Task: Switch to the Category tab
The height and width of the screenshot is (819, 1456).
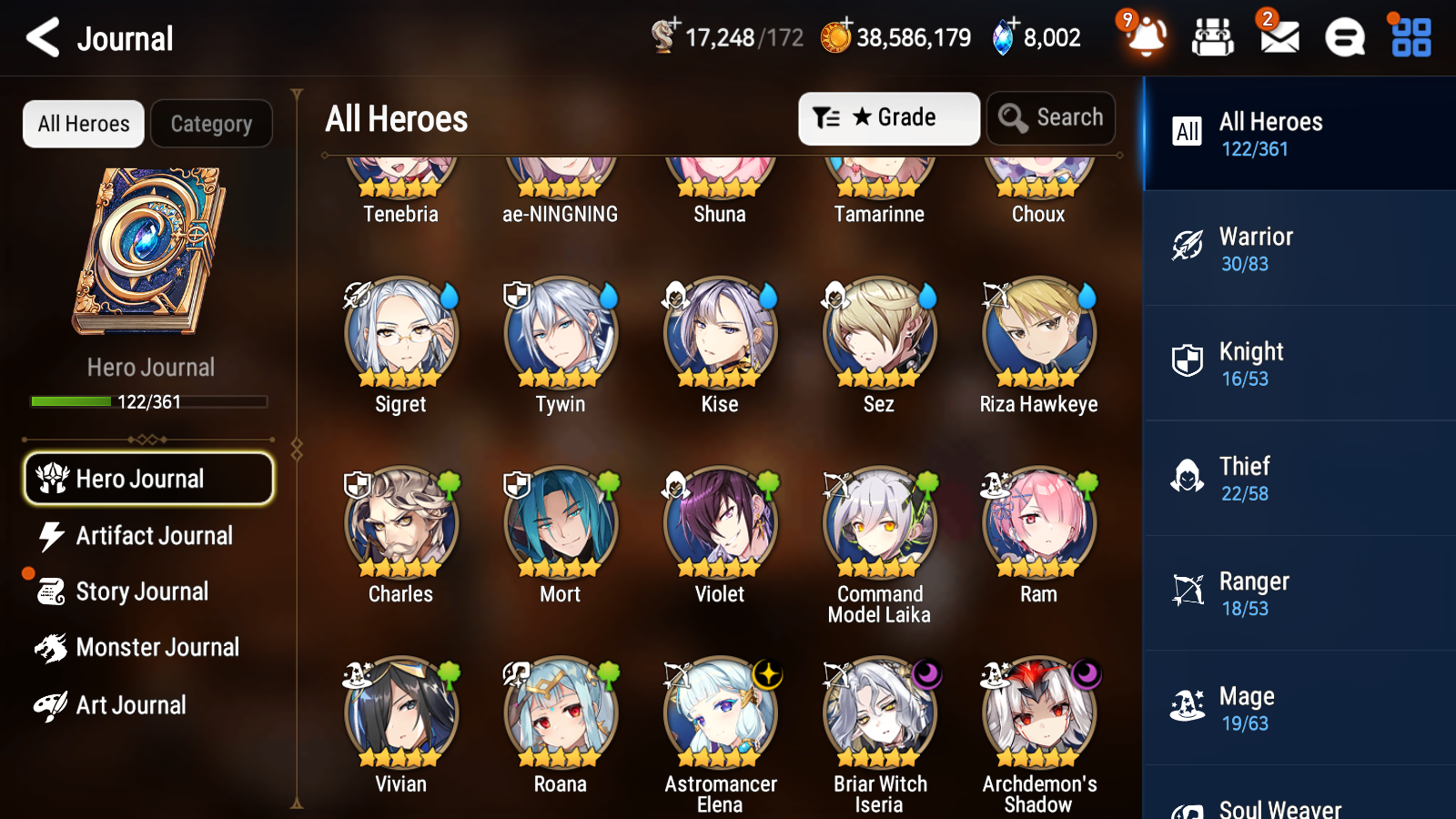Action: [x=211, y=124]
